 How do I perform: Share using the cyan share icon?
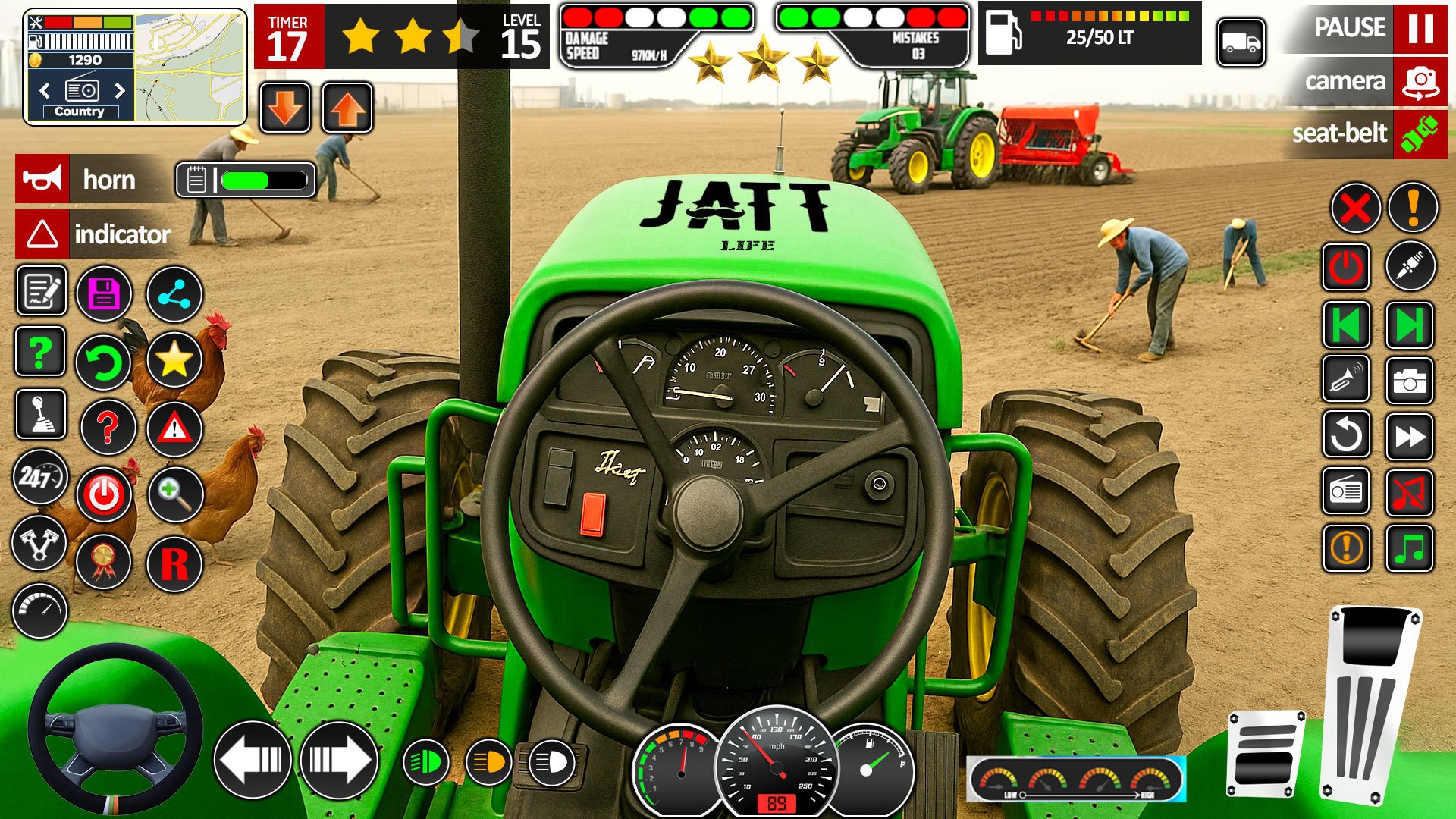pos(174,293)
